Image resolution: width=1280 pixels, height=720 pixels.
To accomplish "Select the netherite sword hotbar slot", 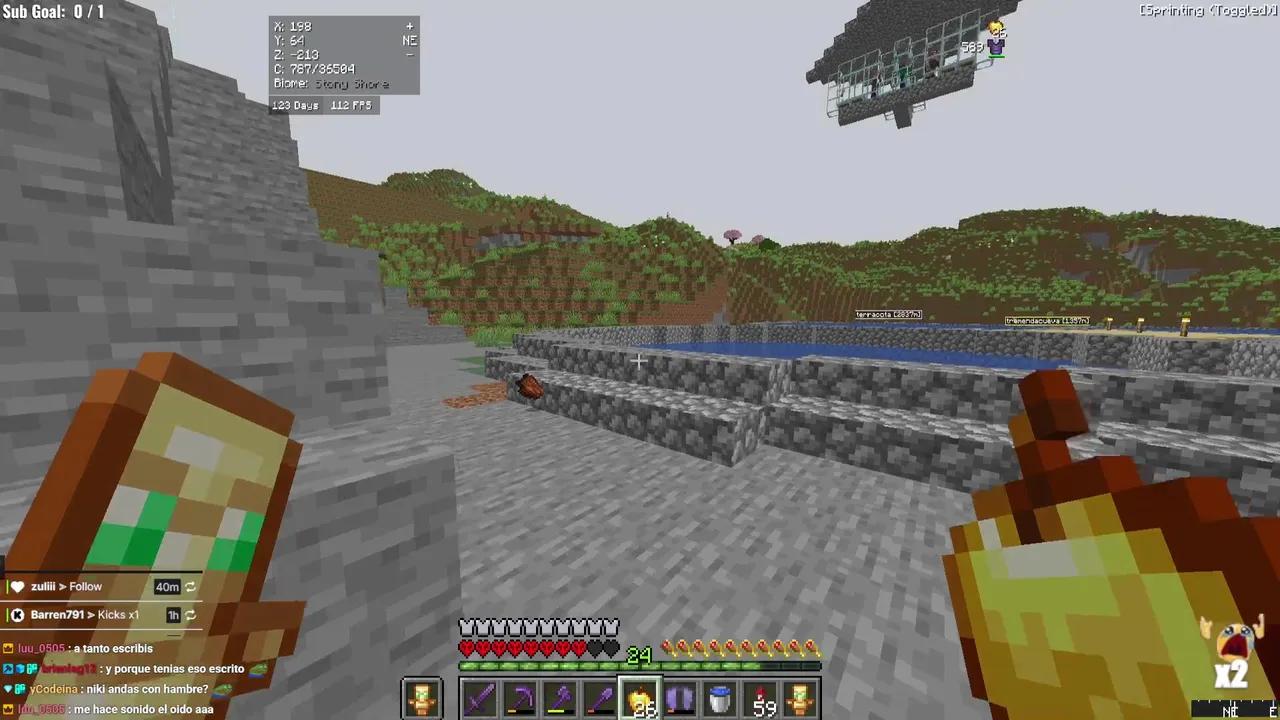I will (478, 697).
